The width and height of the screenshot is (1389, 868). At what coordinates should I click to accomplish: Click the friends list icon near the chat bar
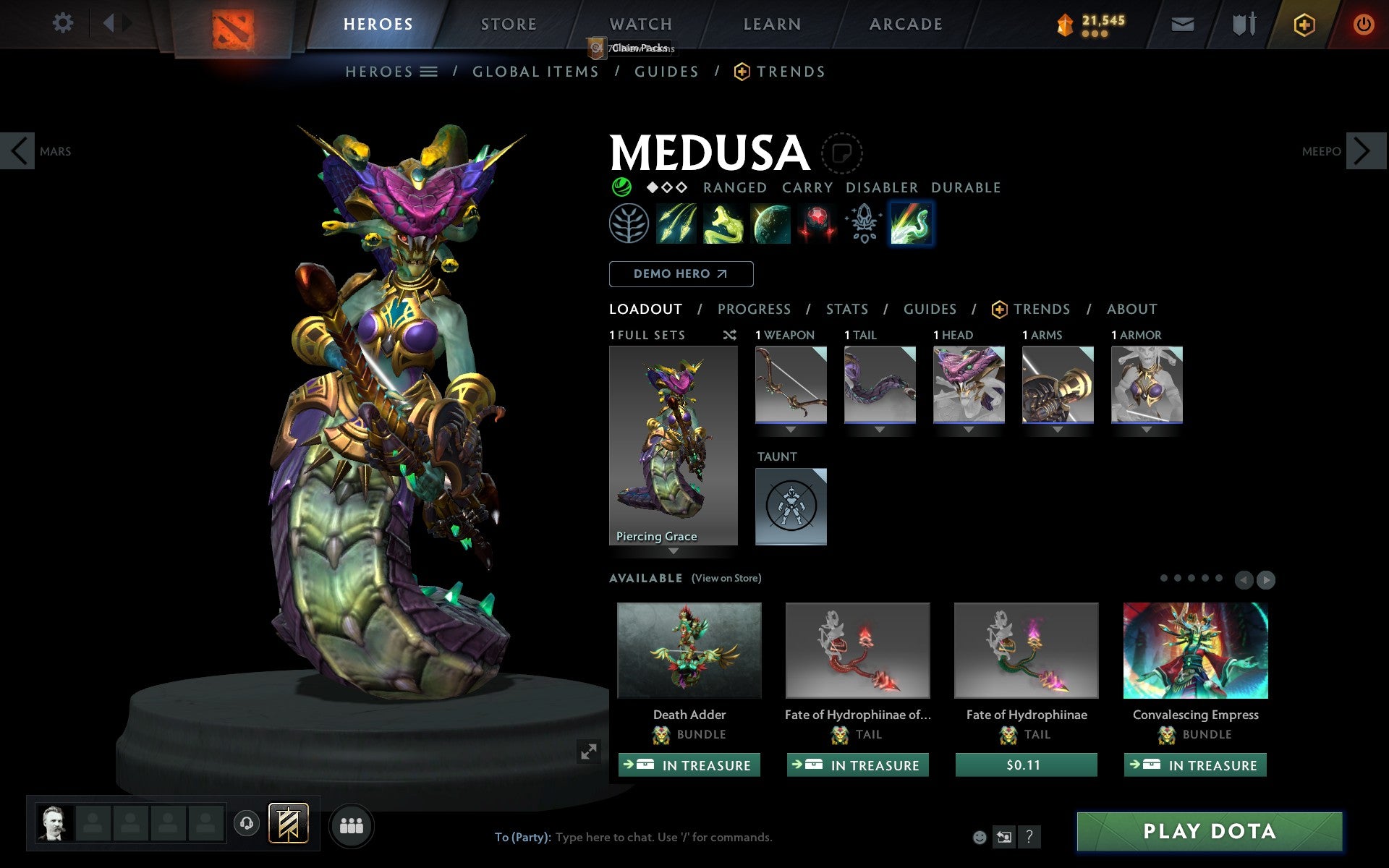point(352,825)
